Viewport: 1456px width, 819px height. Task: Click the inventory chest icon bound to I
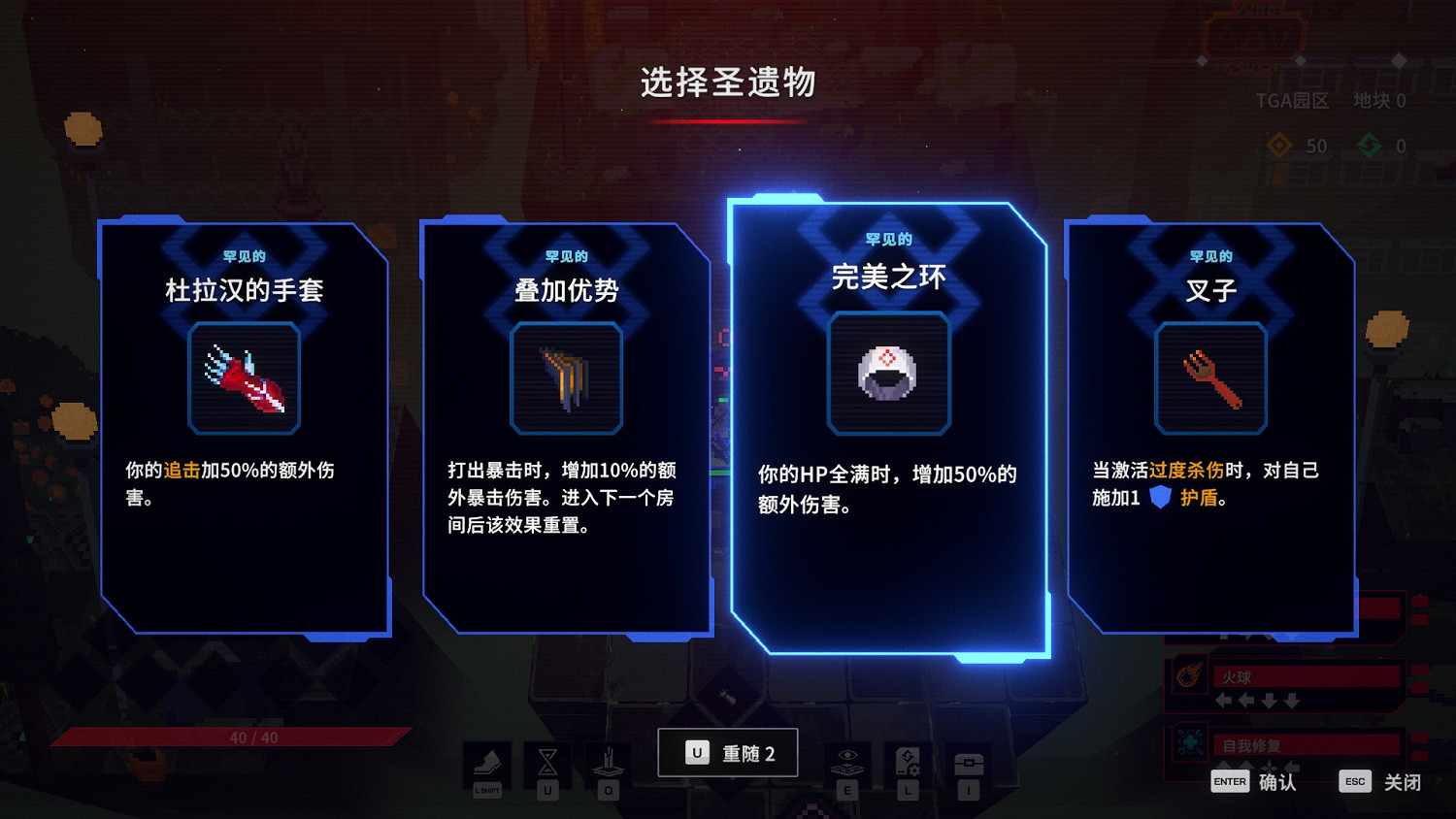[969, 761]
